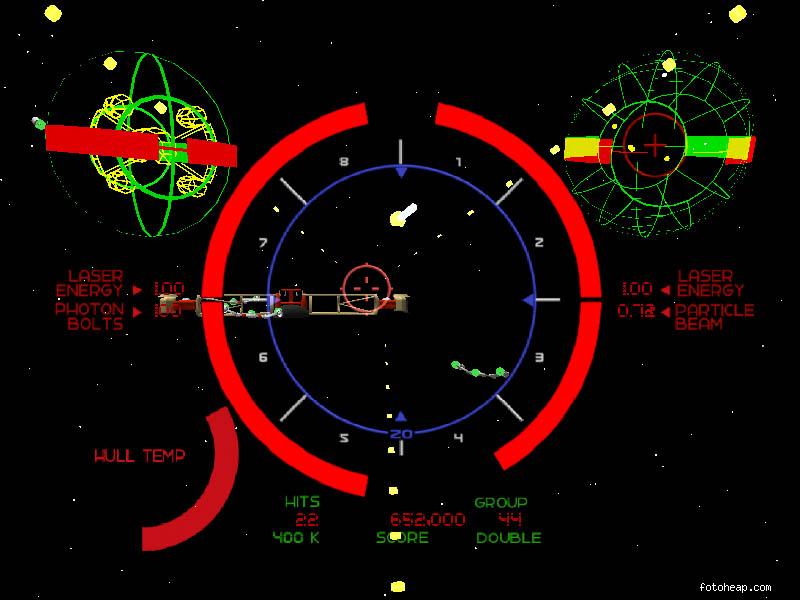Select the right radar sphere with red crosshair
Screen dimensions: 800x600
click(x=655, y=146)
